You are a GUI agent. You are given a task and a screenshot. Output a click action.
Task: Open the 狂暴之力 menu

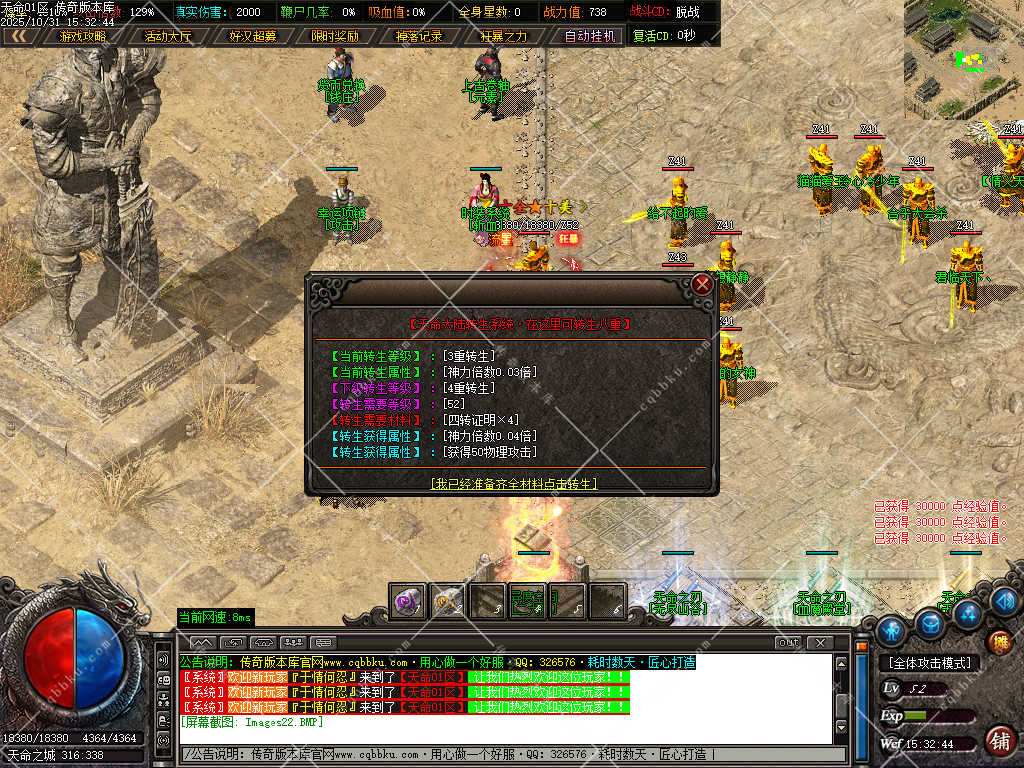tap(503, 36)
